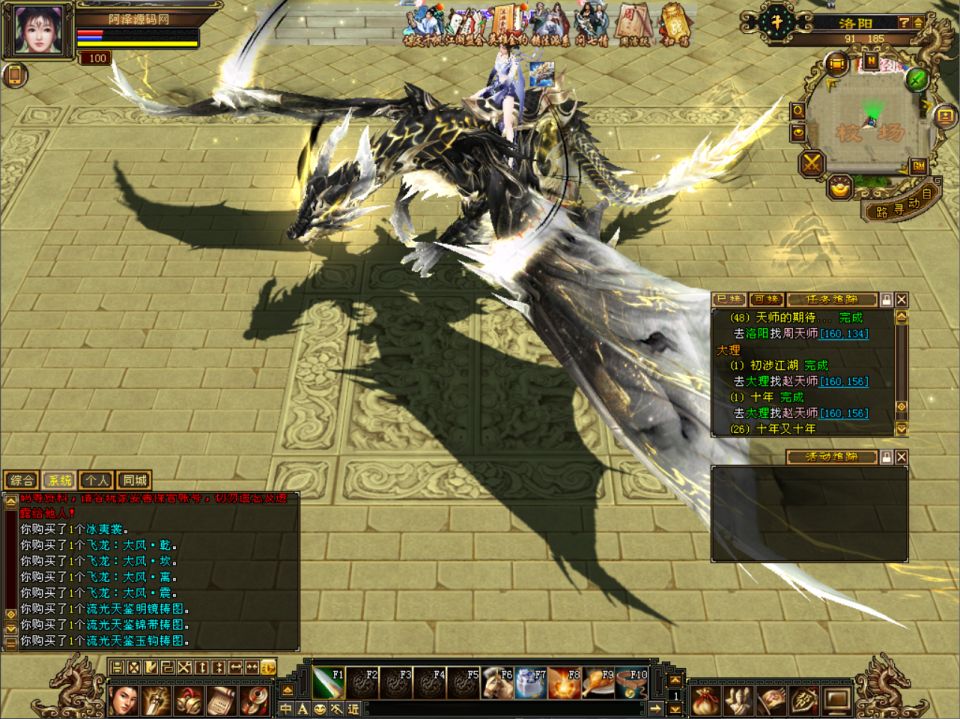Screen dimensions: 960x719
Task: Switch to the 系统 chat tab
Action: pyautogui.click(x=59, y=480)
